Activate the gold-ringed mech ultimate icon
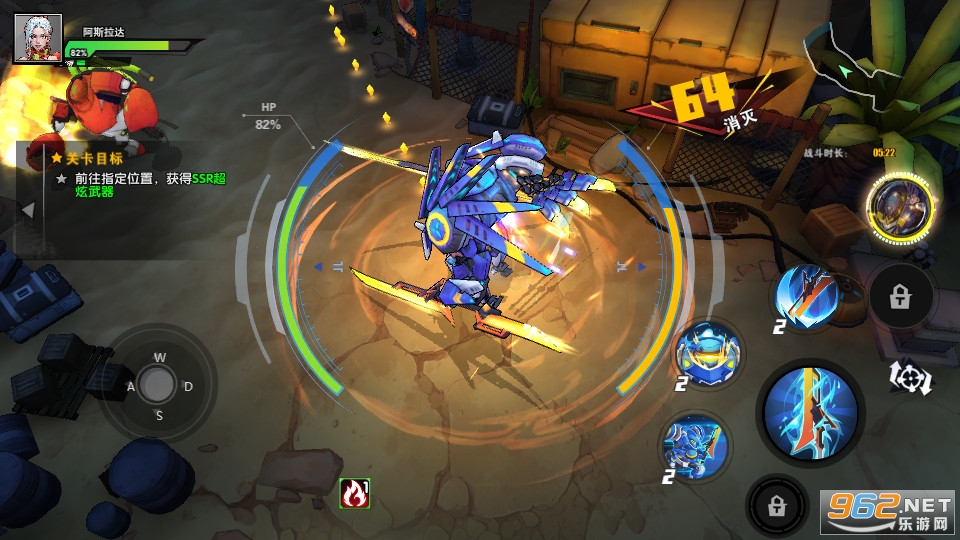Image resolution: width=960 pixels, height=540 pixels. [899, 210]
